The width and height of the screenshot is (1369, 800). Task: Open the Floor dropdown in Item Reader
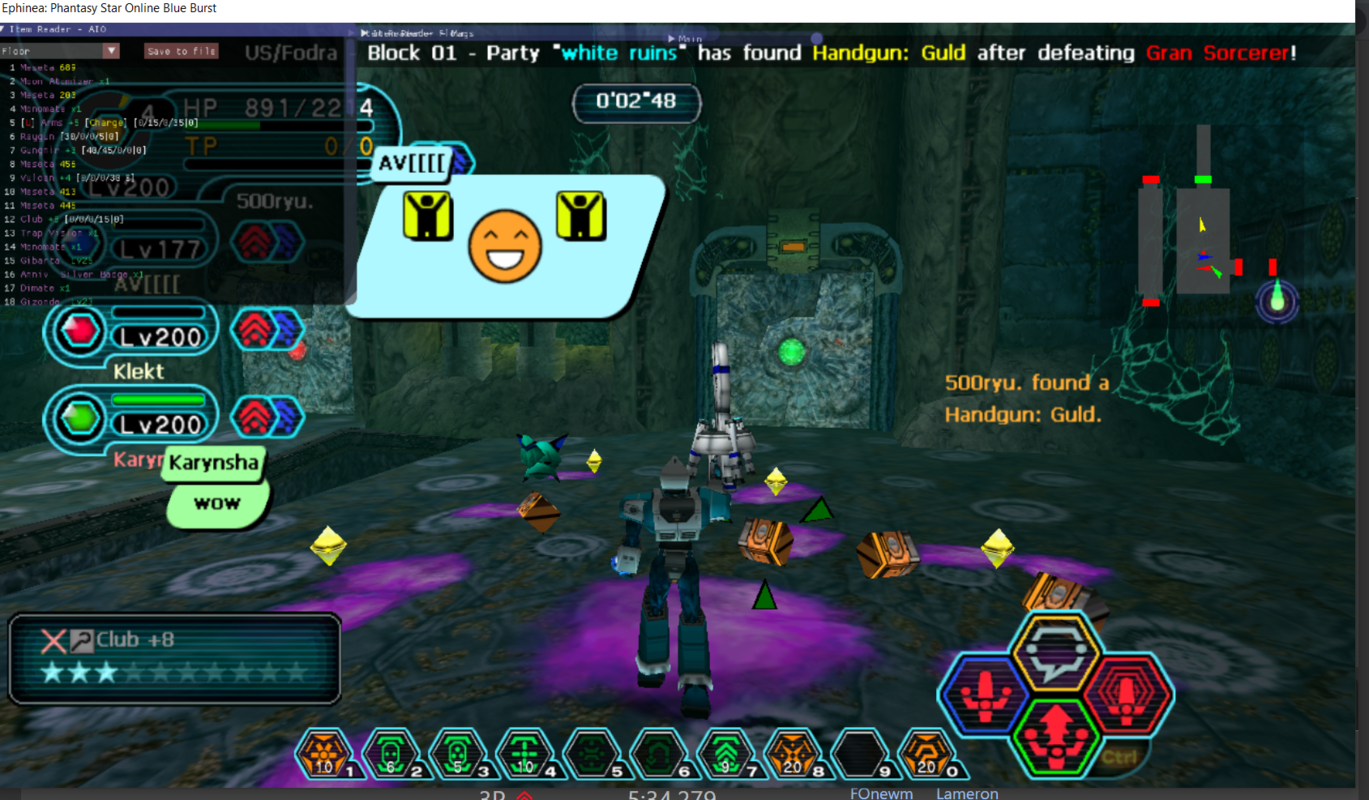pos(111,51)
